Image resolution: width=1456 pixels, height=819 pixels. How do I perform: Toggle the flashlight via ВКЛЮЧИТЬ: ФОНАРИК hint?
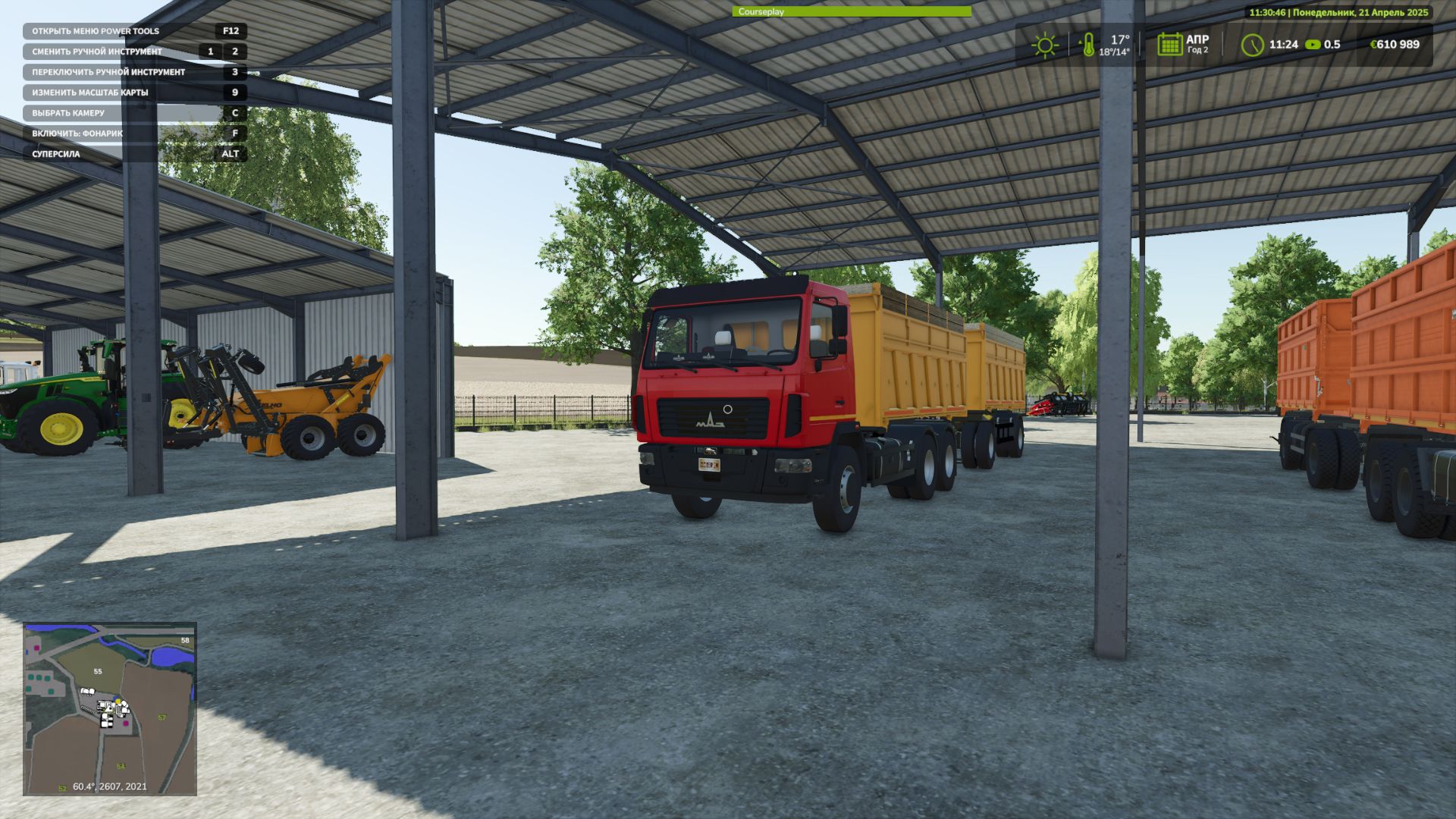(78, 134)
